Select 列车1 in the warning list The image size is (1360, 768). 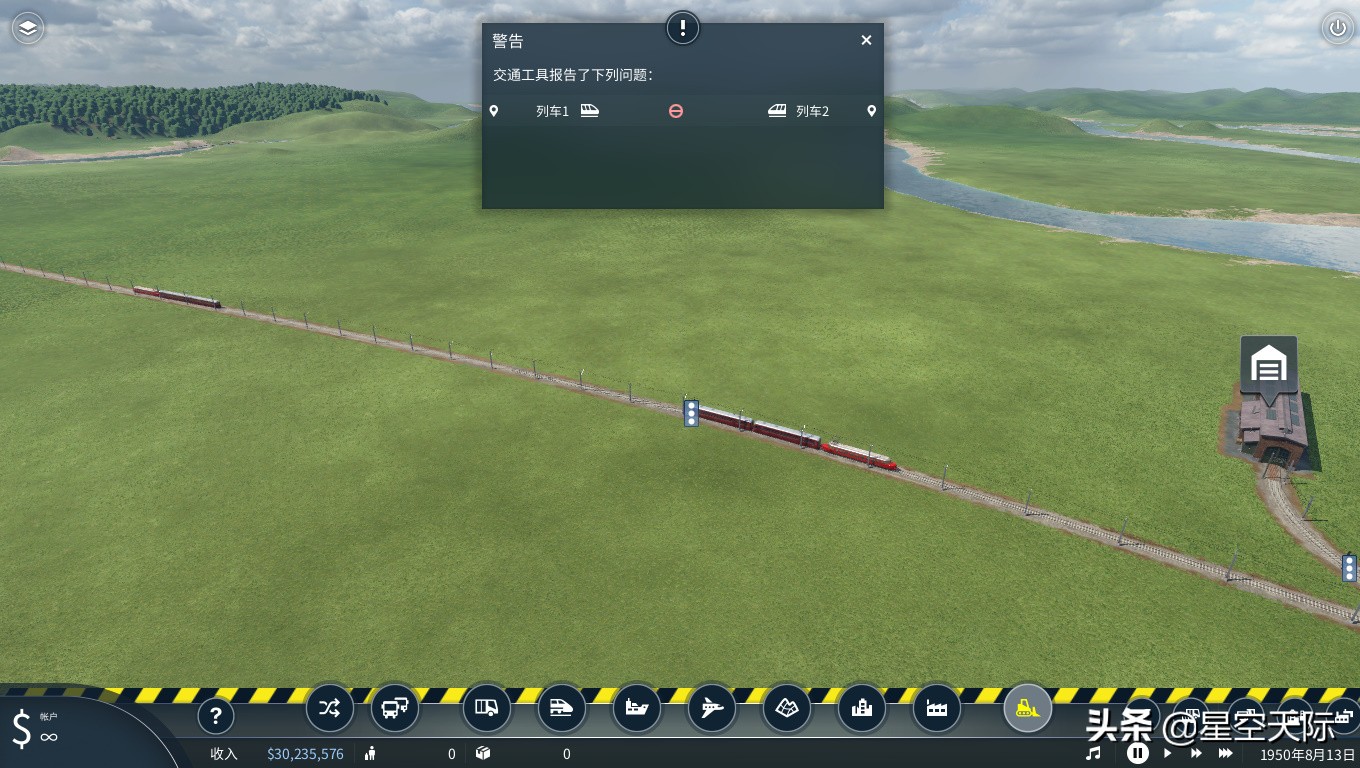(552, 111)
